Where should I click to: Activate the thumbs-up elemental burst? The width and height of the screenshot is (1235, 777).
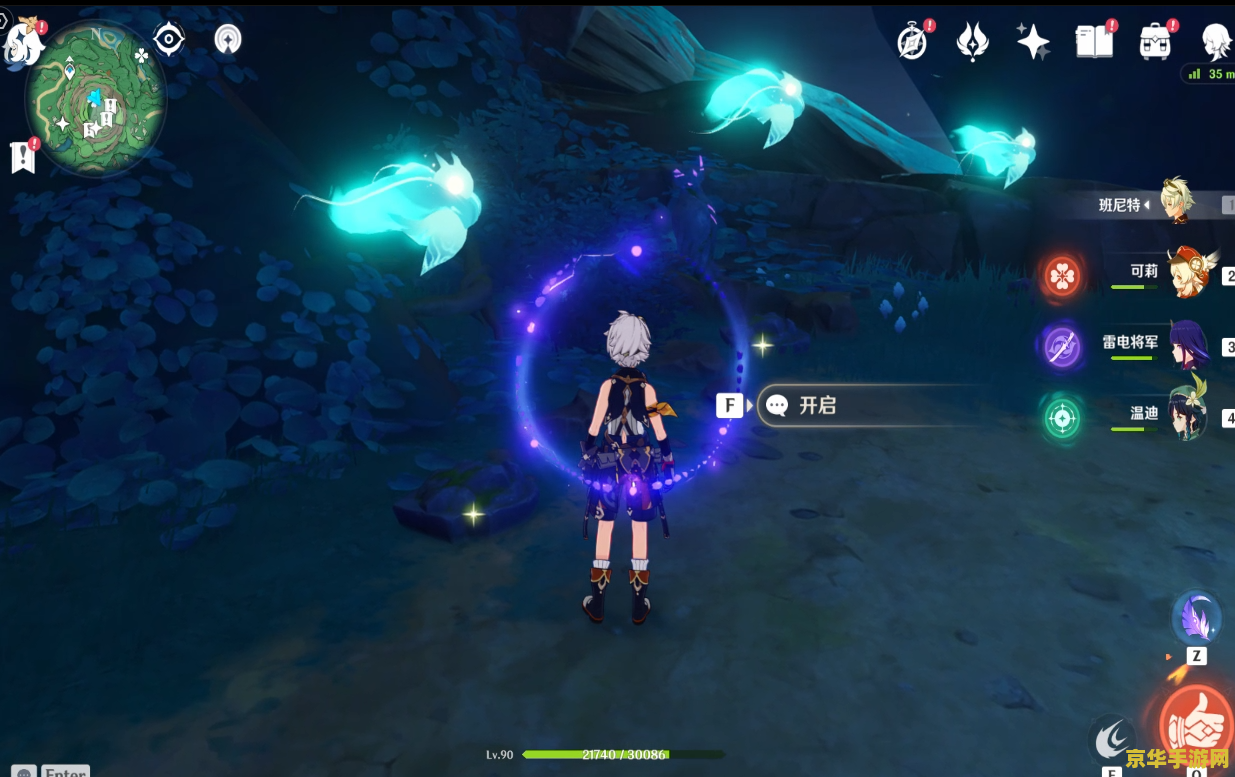pos(1195,724)
